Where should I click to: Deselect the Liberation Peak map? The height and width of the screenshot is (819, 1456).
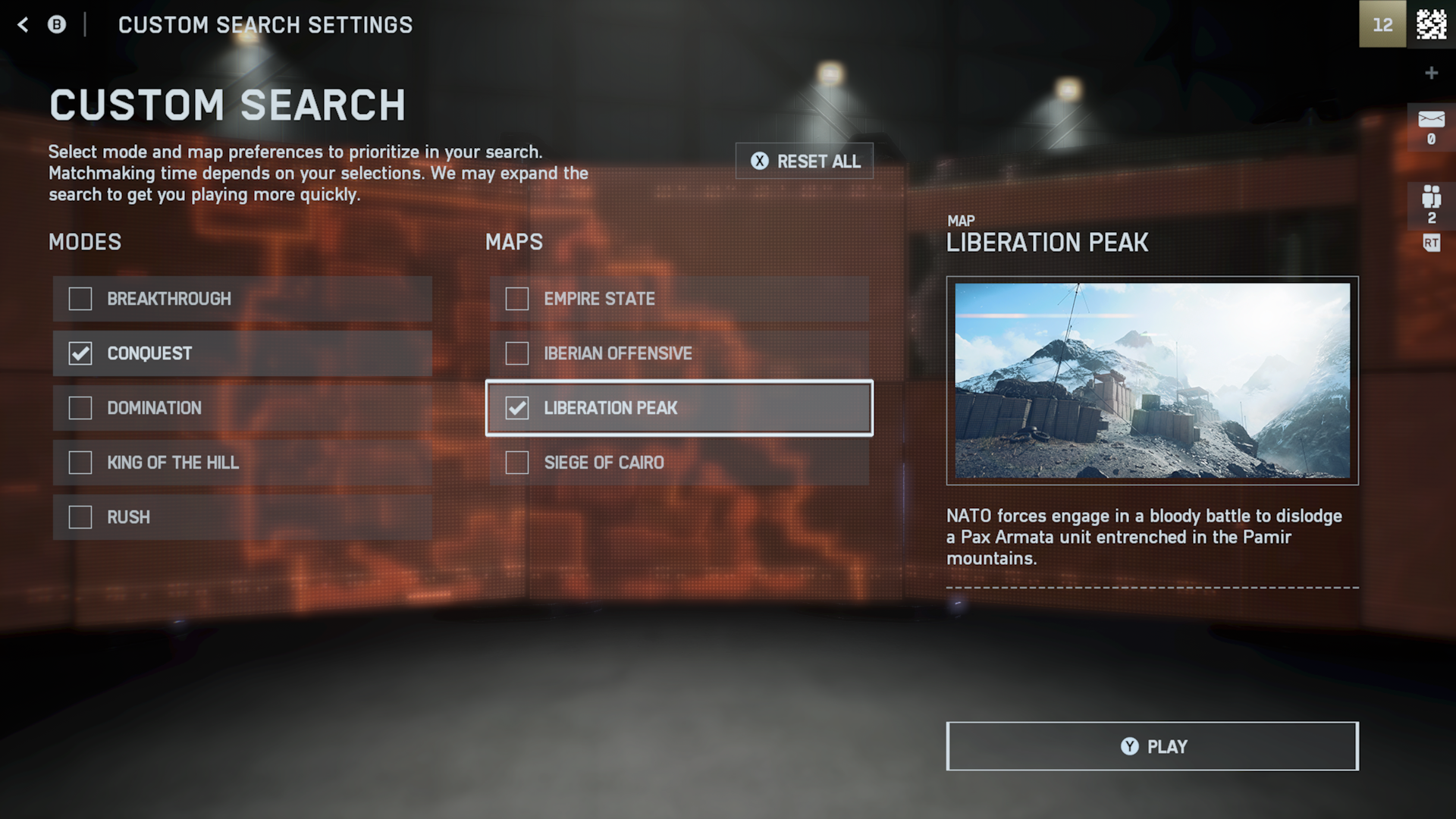coord(517,408)
